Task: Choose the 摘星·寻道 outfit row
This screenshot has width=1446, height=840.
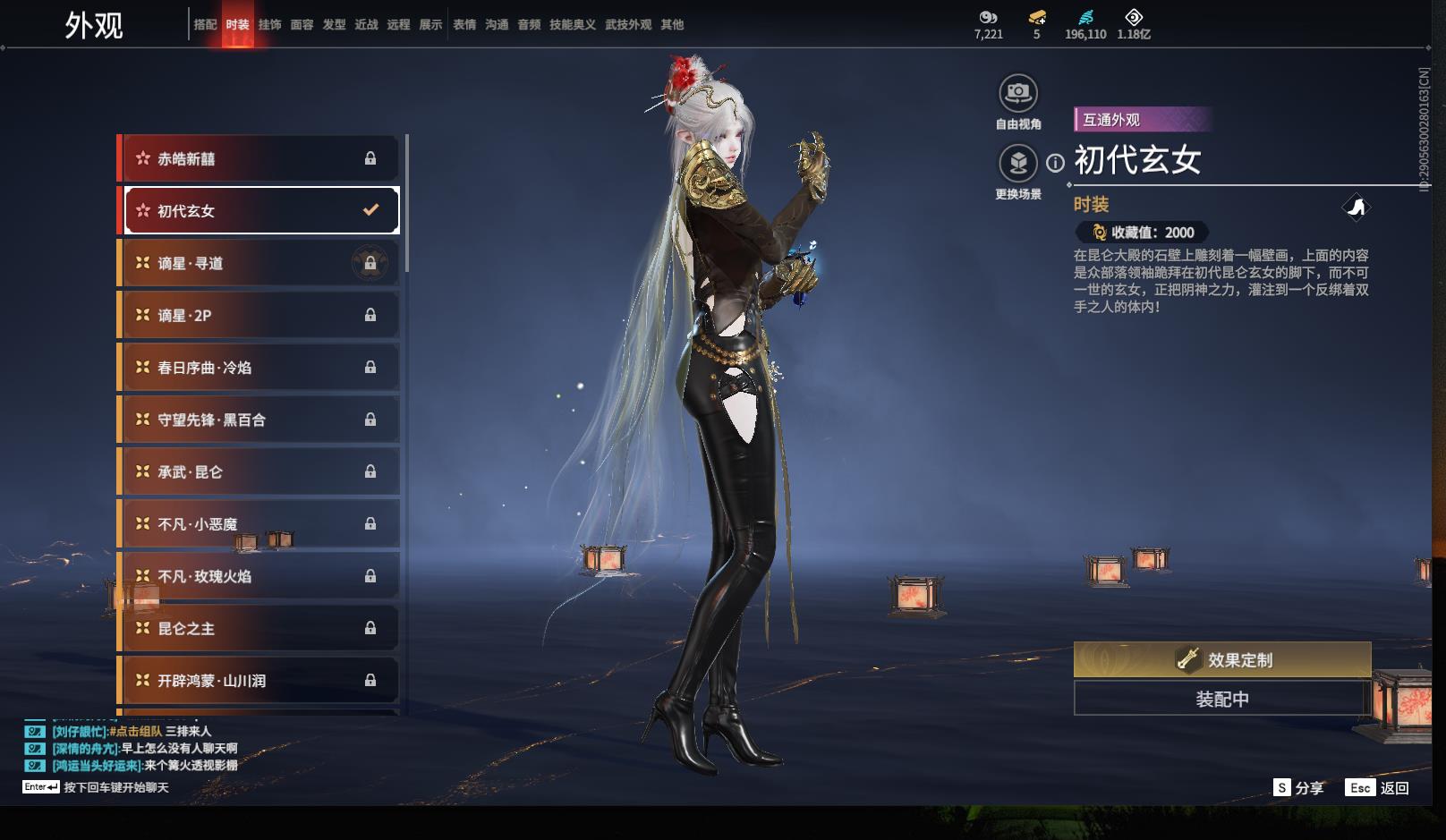Action: (259, 263)
